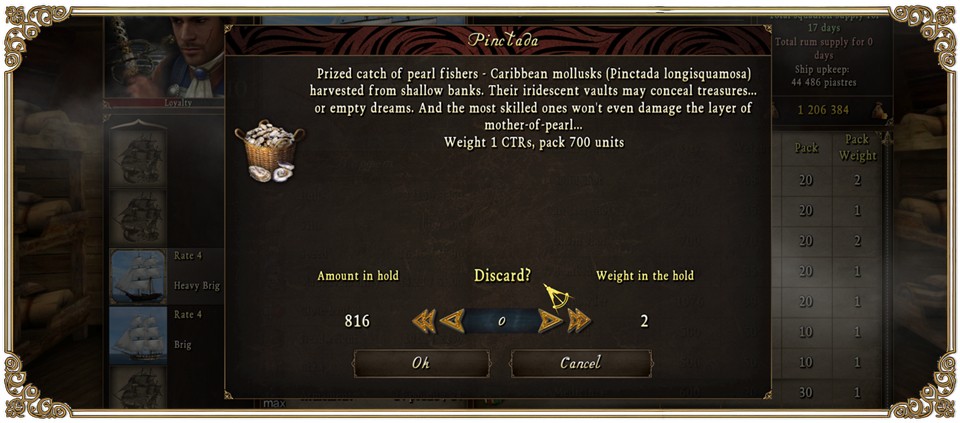Image resolution: width=960 pixels, height=423 pixels.
Task: Click the double left arrow for minimum
Action: pos(423,321)
